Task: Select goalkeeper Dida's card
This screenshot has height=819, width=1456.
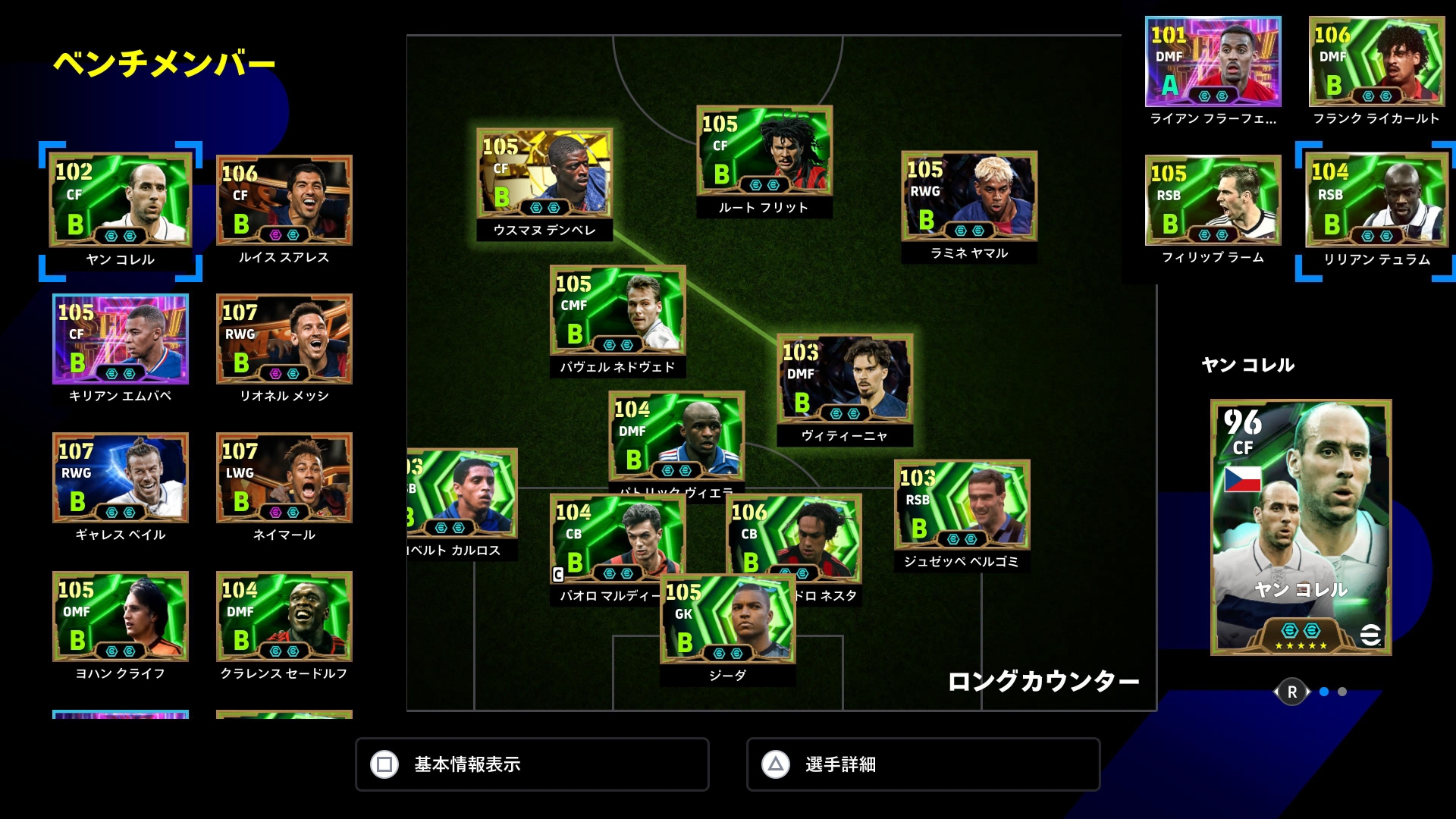Action: [728, 620]
